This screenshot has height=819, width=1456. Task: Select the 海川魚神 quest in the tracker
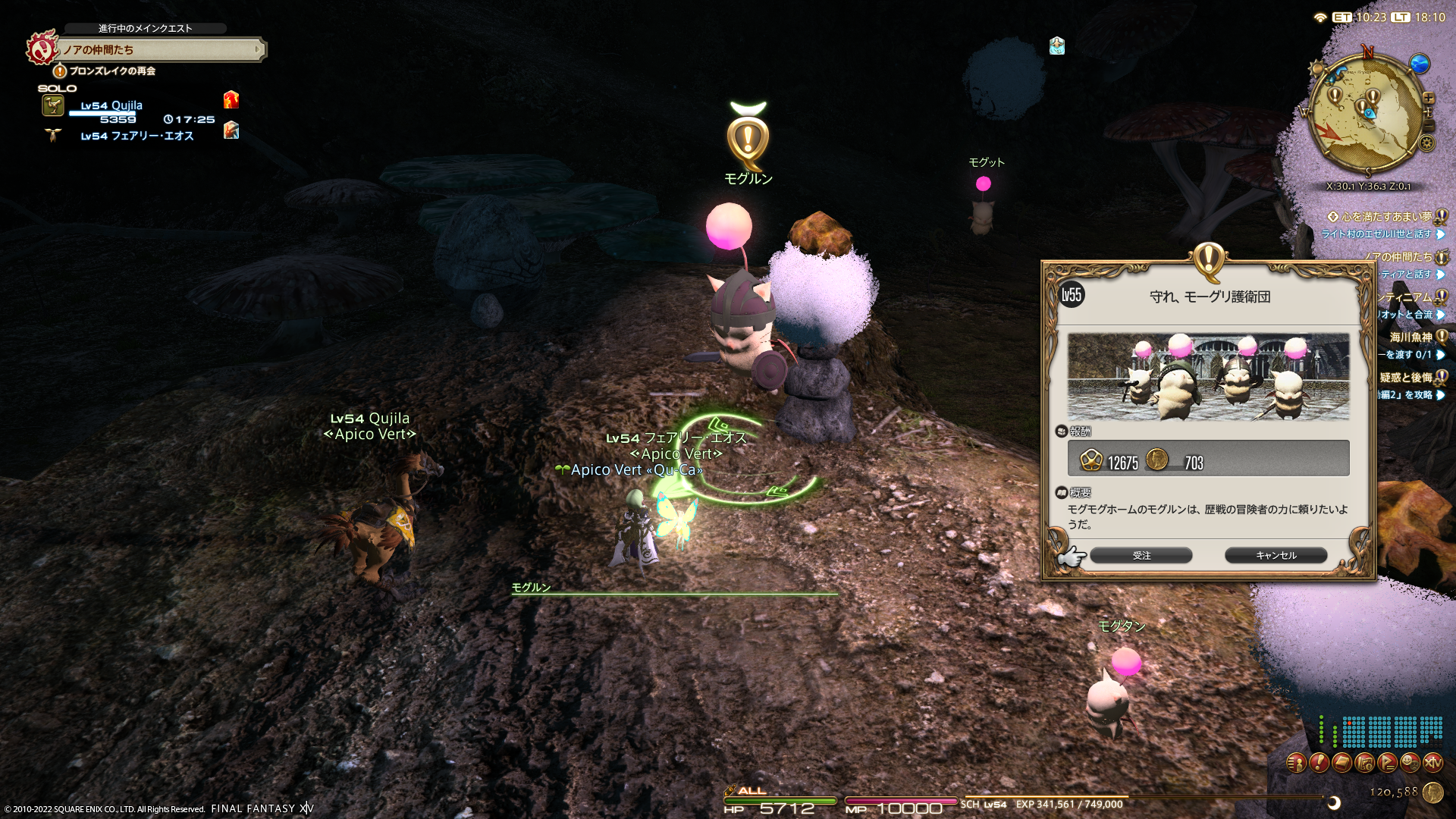click(1410, 337)
